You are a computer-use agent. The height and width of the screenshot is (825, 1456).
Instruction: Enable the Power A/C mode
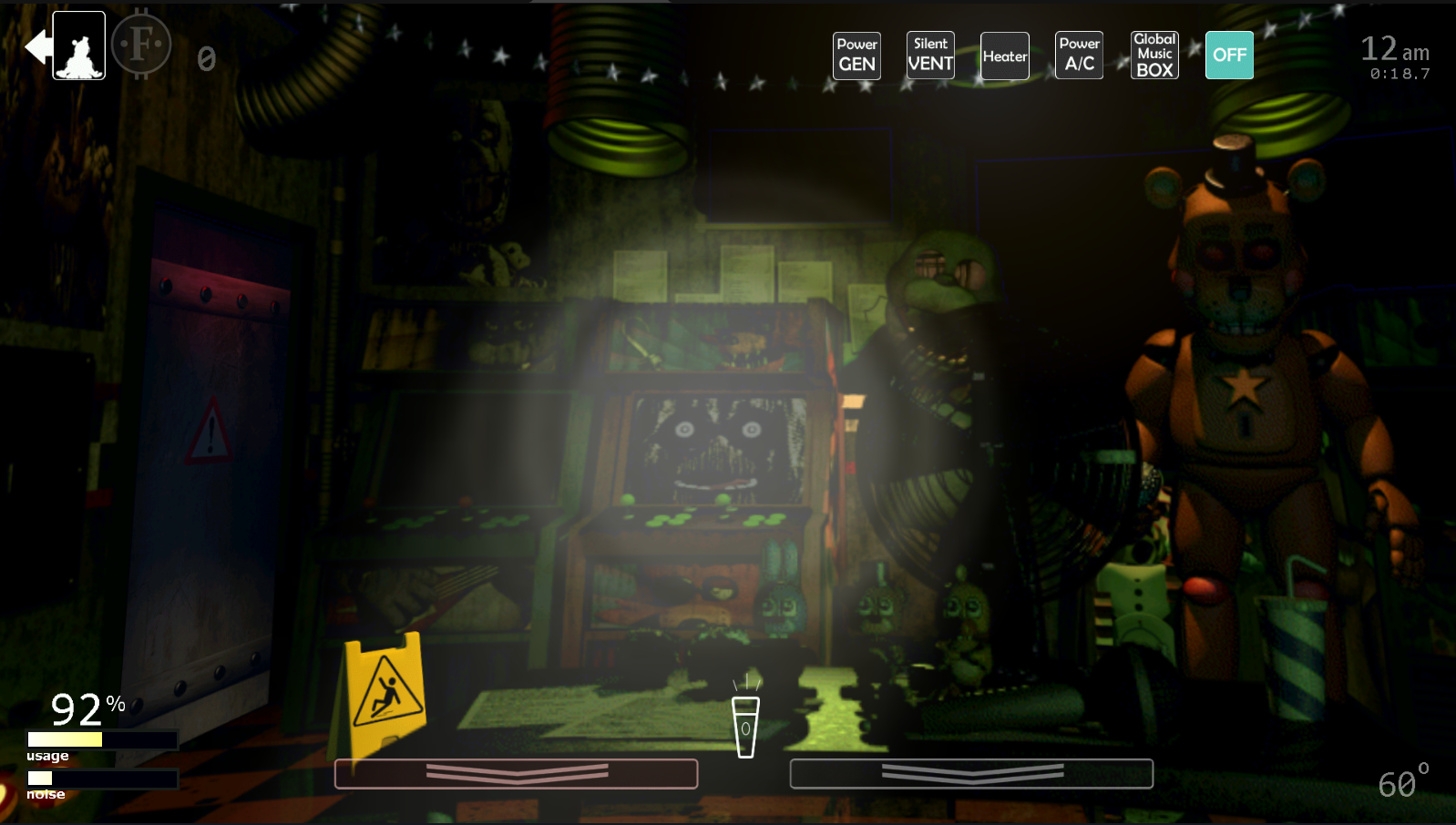1079,56
